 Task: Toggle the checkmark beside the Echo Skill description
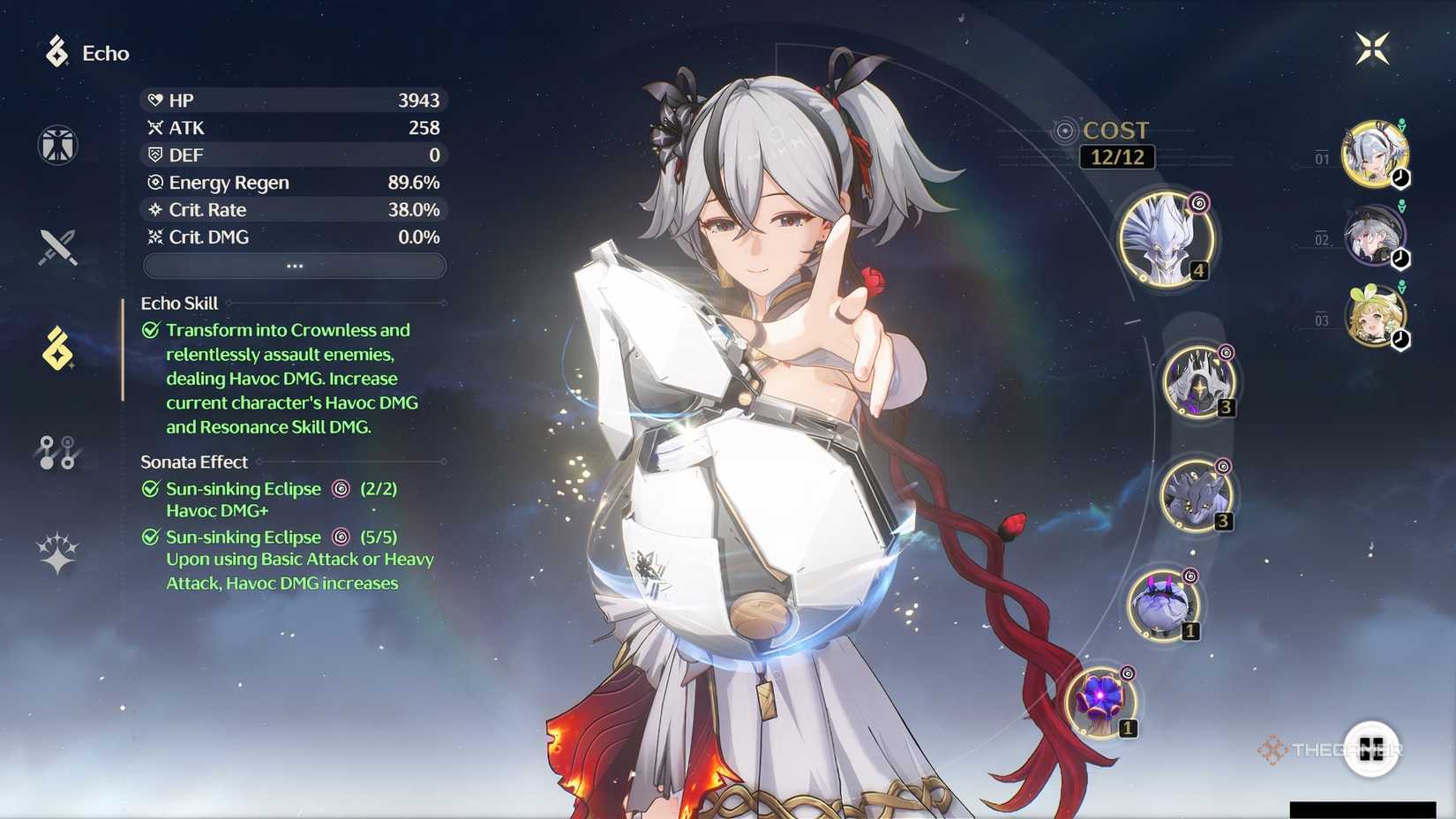tap(149, 328)
